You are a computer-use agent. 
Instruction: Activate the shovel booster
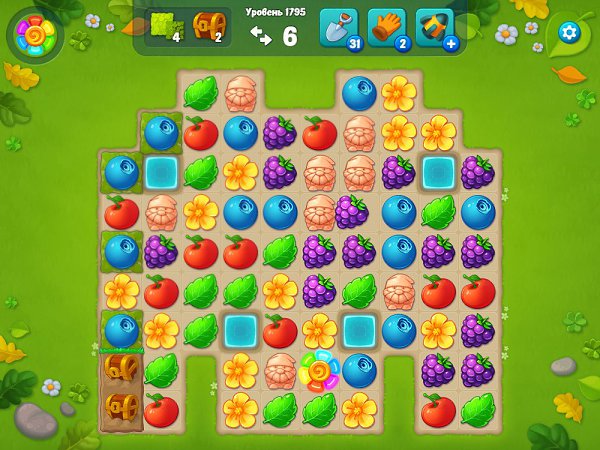(x=337, y=27)
